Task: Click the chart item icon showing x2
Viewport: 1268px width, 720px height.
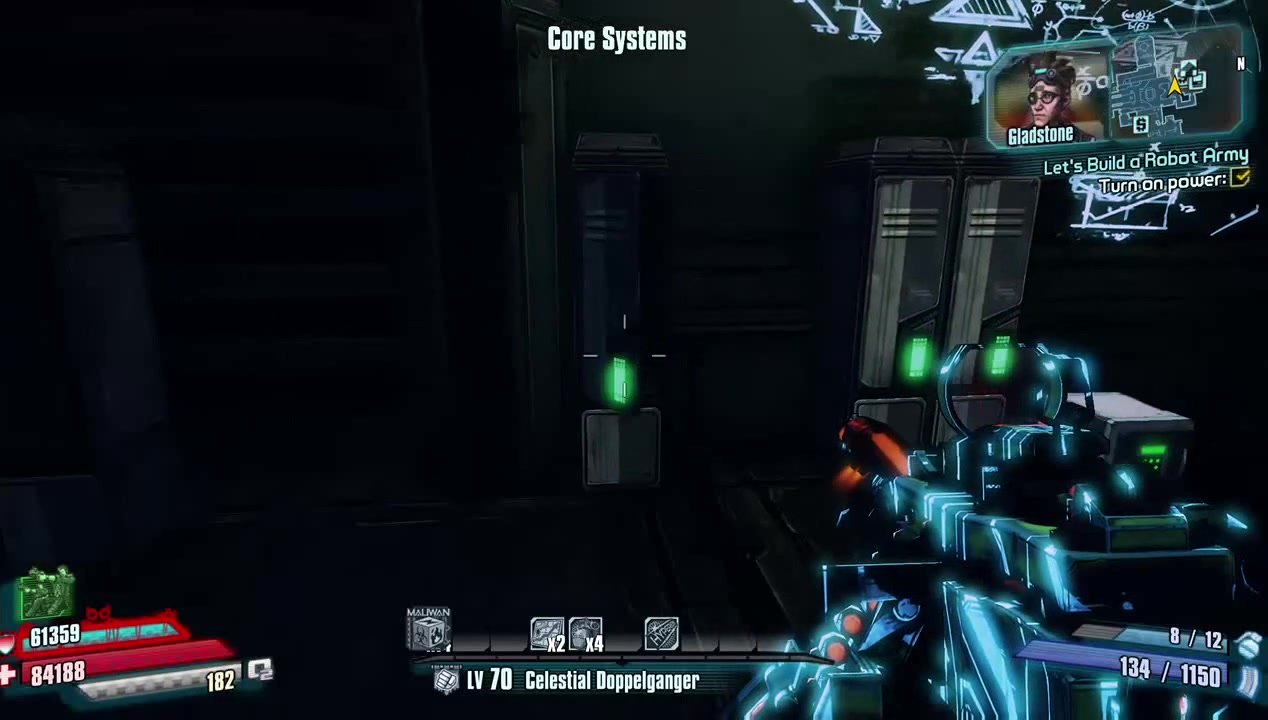Action: pyautogui.click(x=546, y=634)
